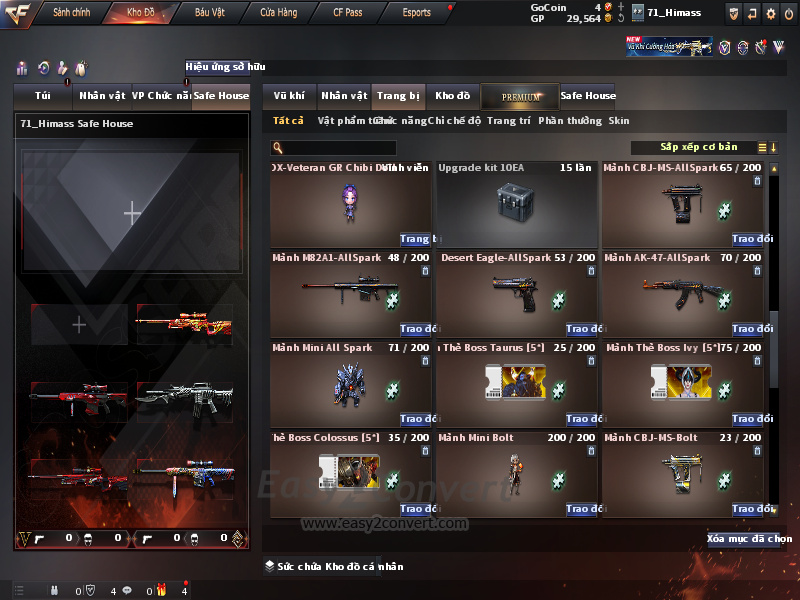Viewport: 800px width, 600px height.
Task: Exchange the Mảnh M82A1-AllSpark fragment
Action: tap(415, 329)
